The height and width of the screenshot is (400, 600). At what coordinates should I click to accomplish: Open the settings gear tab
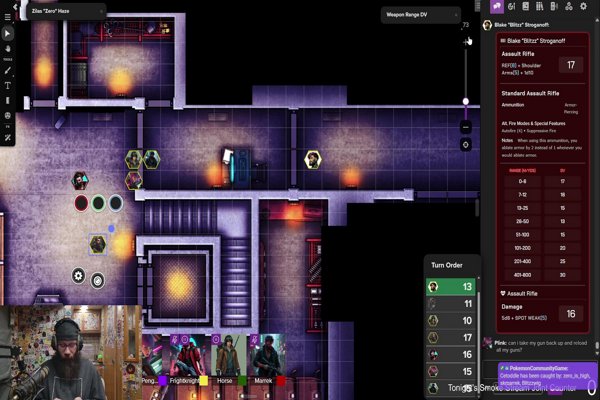(581, 8)
